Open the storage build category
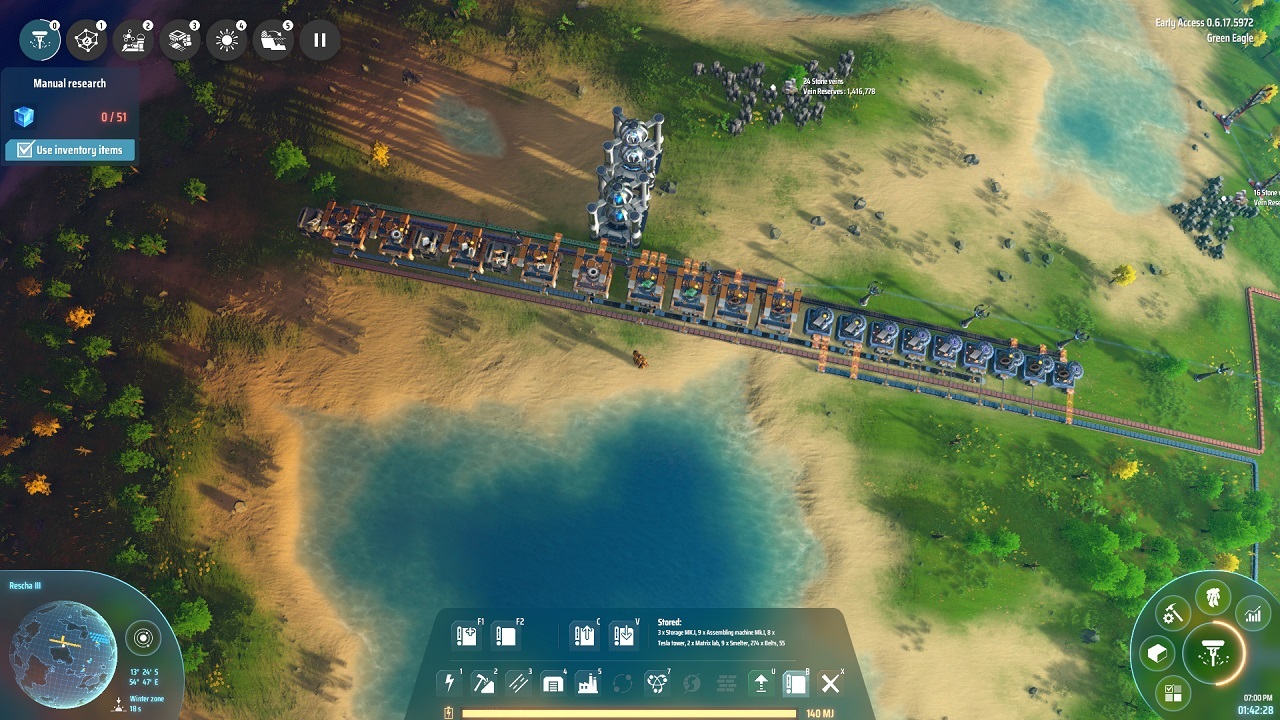Viewport: 1280px width, 720px height. tap(552, 683)
